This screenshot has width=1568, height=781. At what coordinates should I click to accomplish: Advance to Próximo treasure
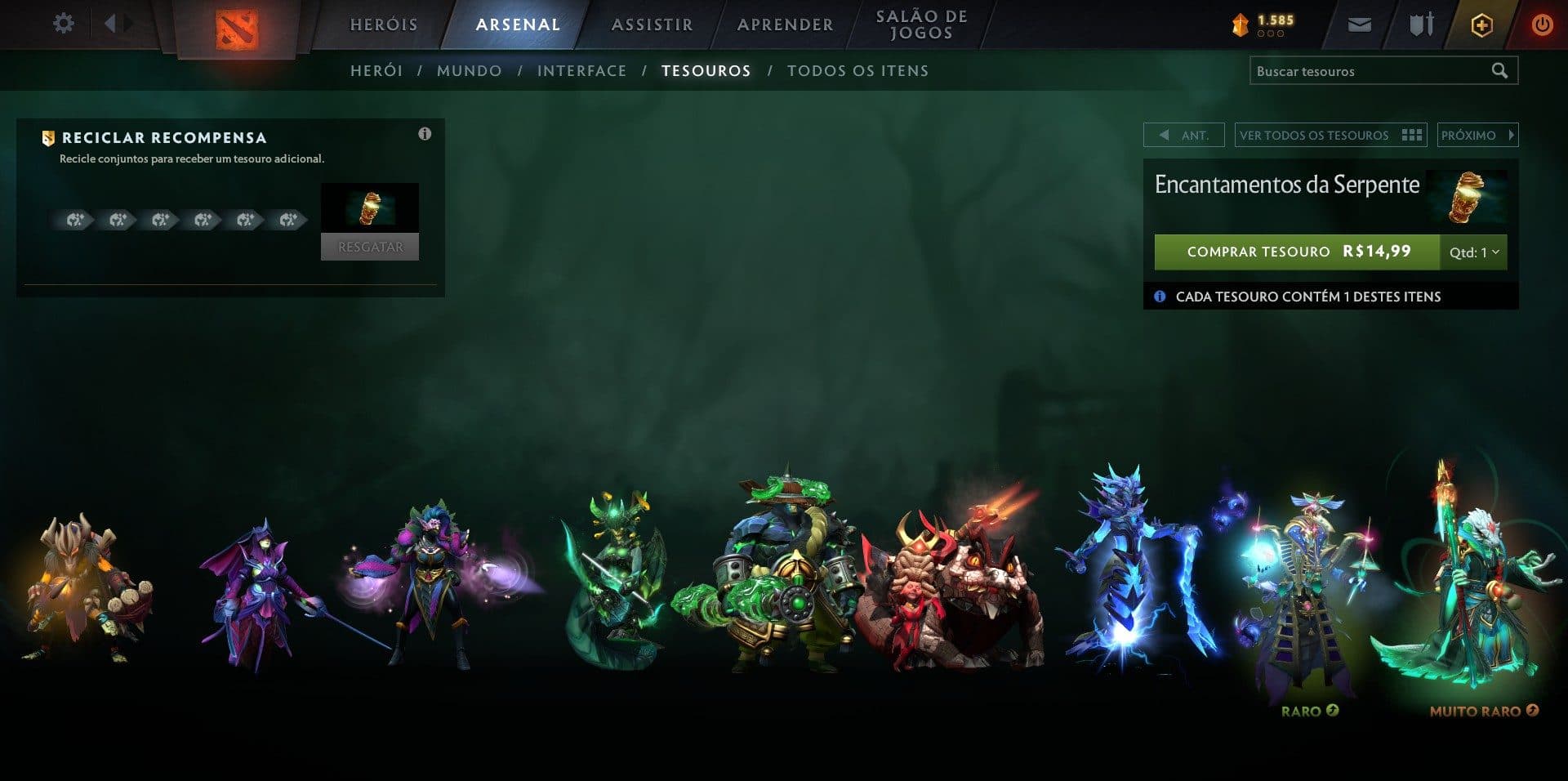click(1477, 136)
